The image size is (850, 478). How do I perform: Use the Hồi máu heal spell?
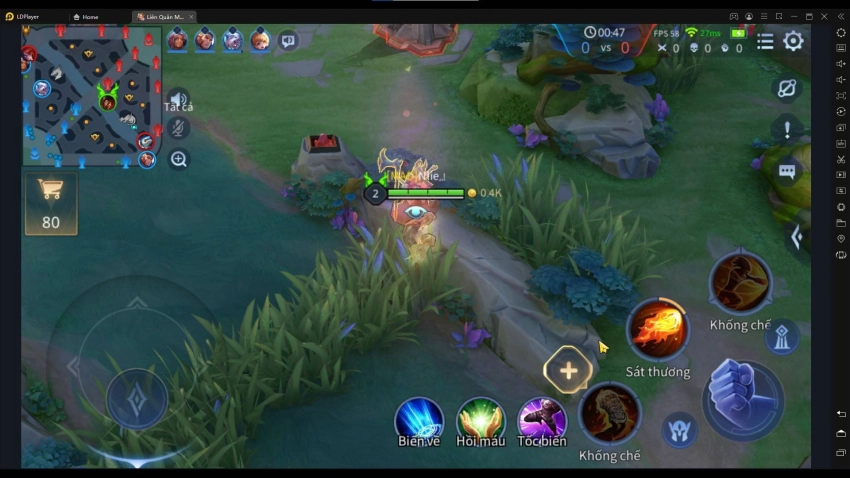coord(480,419)
